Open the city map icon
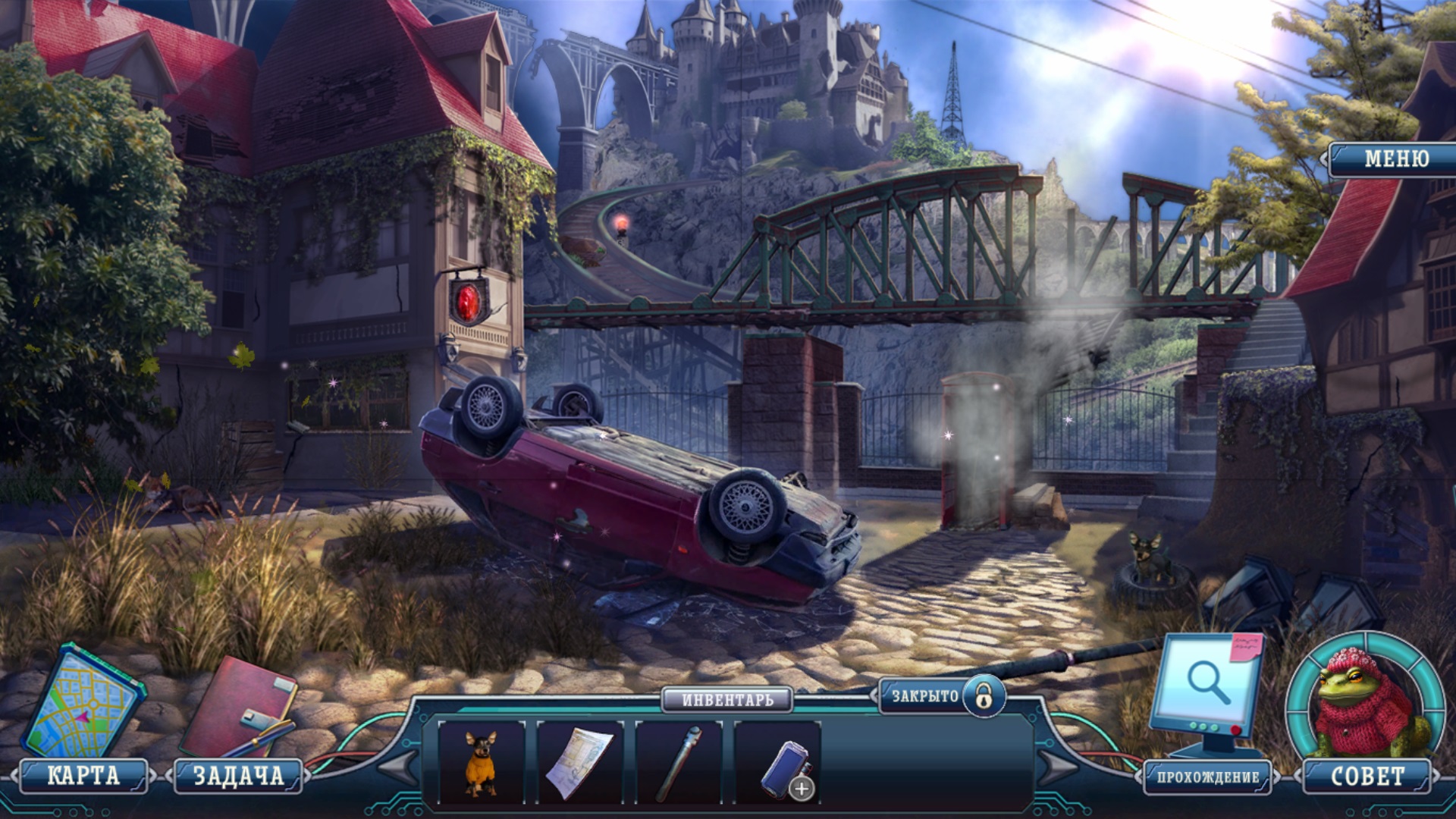The image size is (1456, 819). pos(82,701)
